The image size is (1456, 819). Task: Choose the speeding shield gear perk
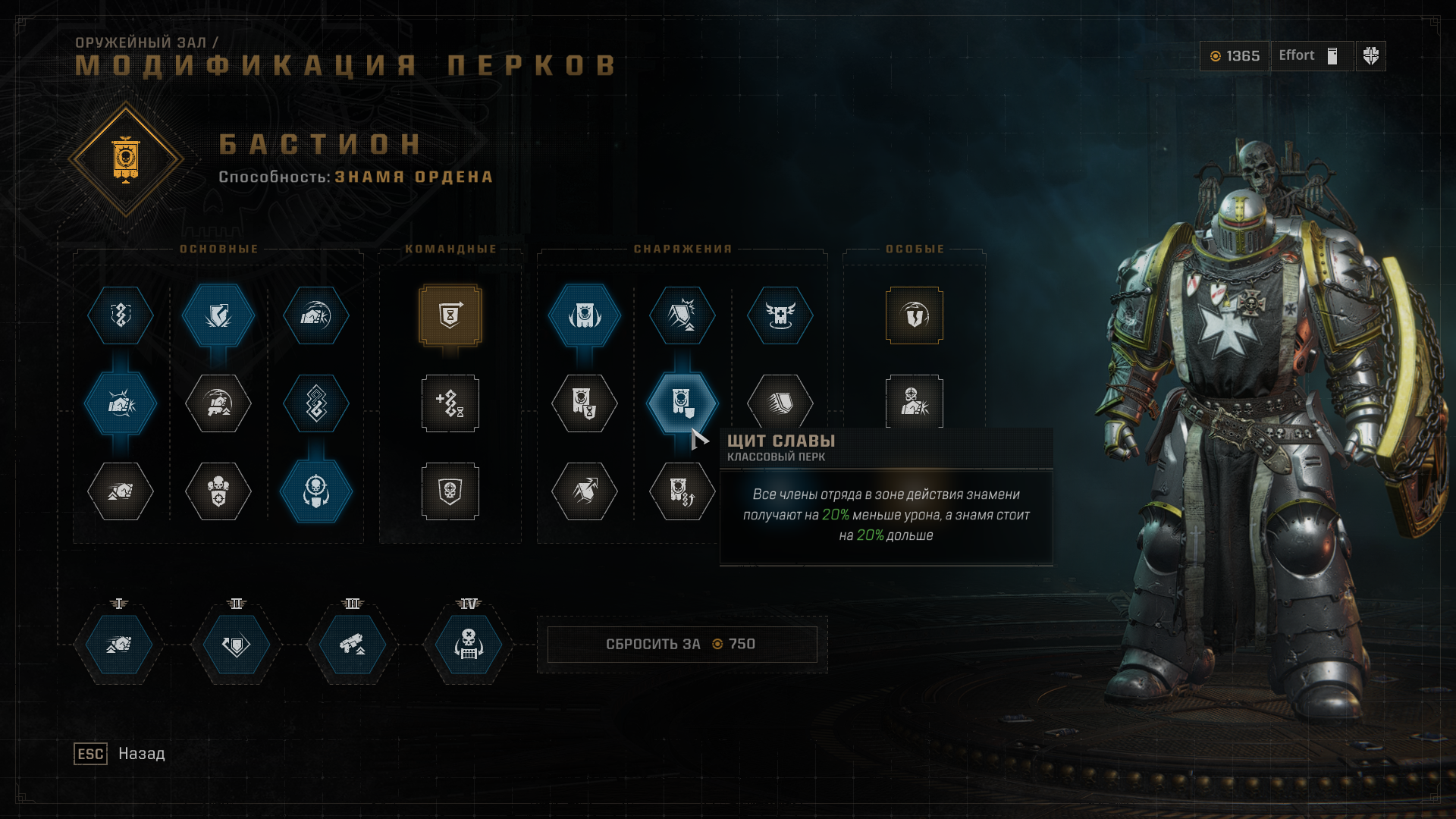pos(780,402)
